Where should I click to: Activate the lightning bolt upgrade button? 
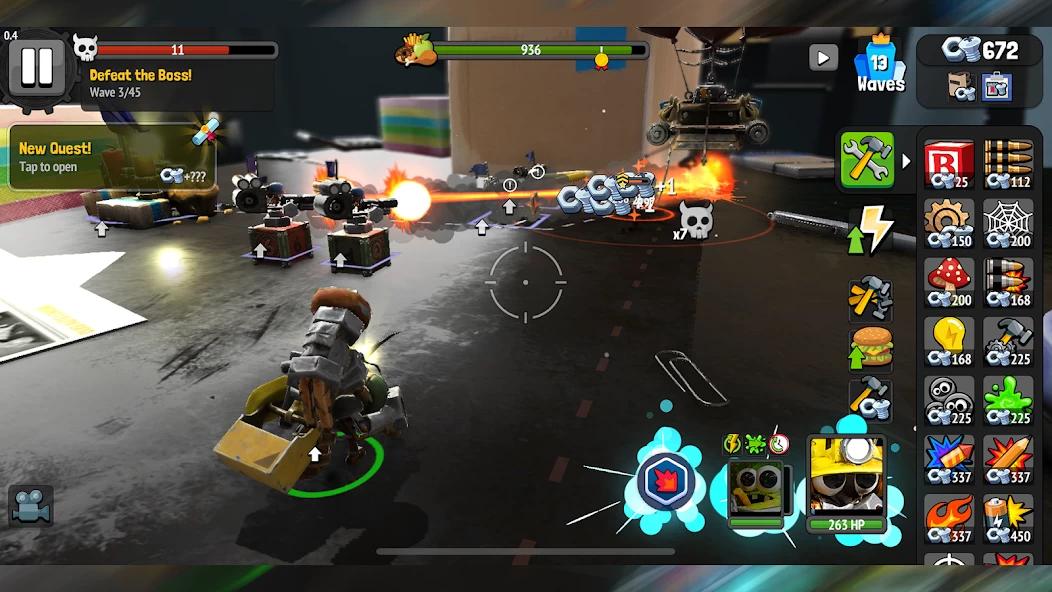[x=870, y=230]
